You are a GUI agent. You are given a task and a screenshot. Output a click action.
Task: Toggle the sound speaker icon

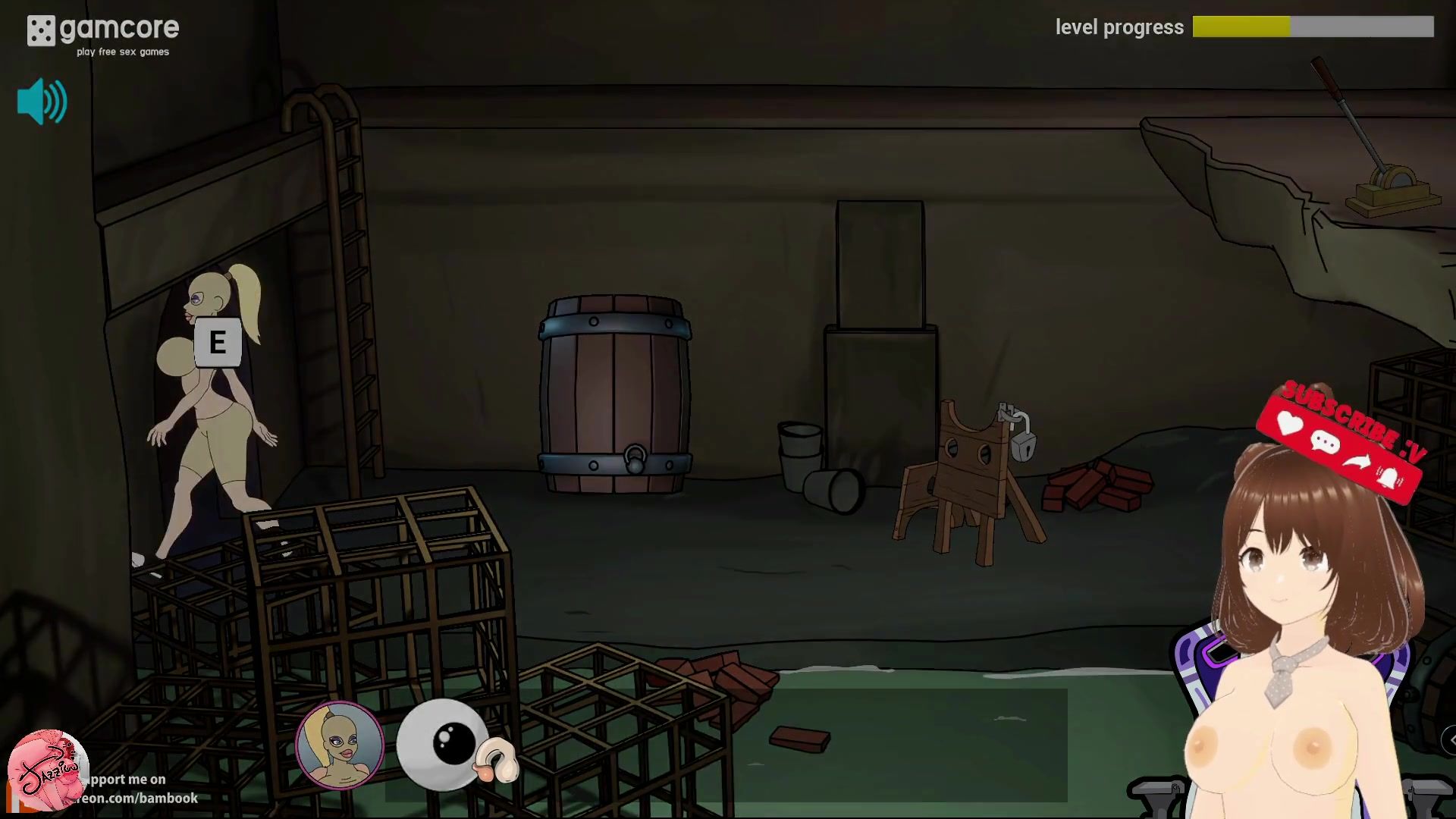point(42,102)
